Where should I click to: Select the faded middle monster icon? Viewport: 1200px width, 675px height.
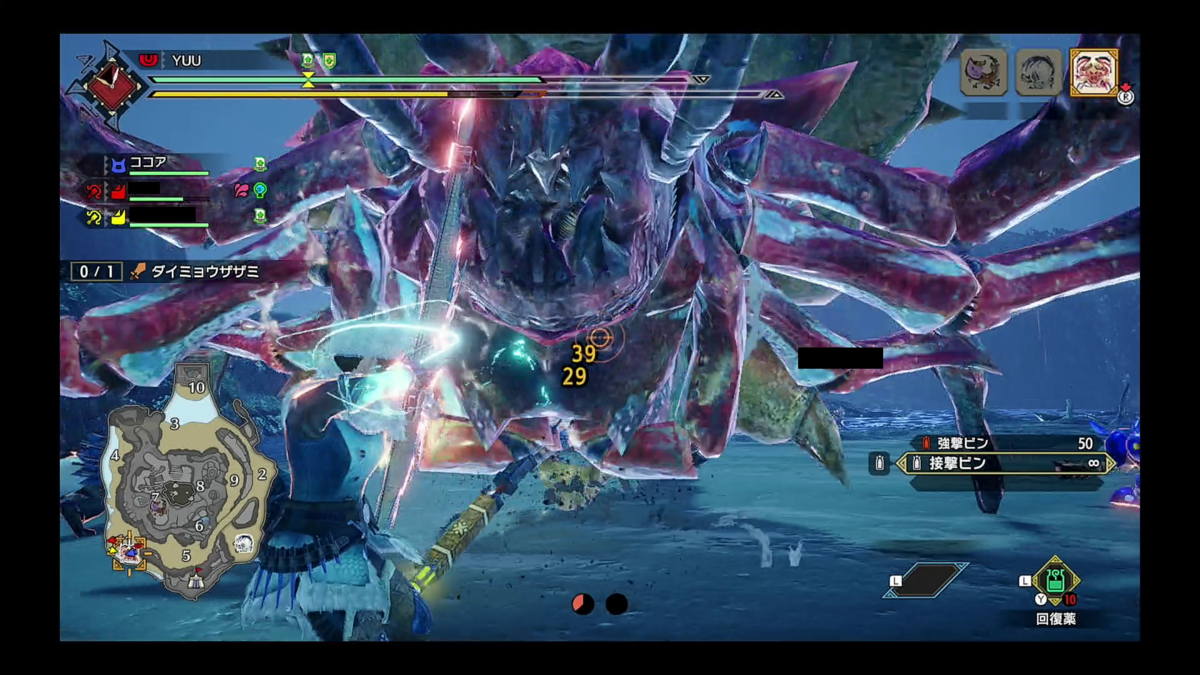tap(1038, 73)
